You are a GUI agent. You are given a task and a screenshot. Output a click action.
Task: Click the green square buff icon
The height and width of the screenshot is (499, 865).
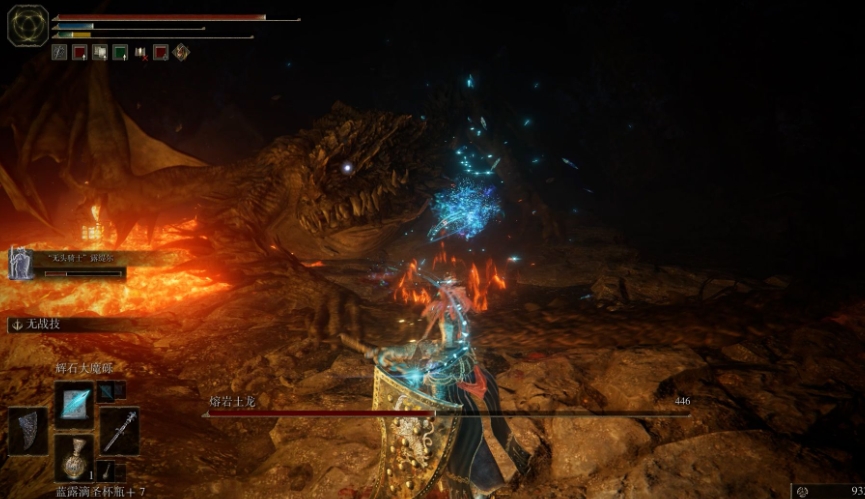coord(120,52)
